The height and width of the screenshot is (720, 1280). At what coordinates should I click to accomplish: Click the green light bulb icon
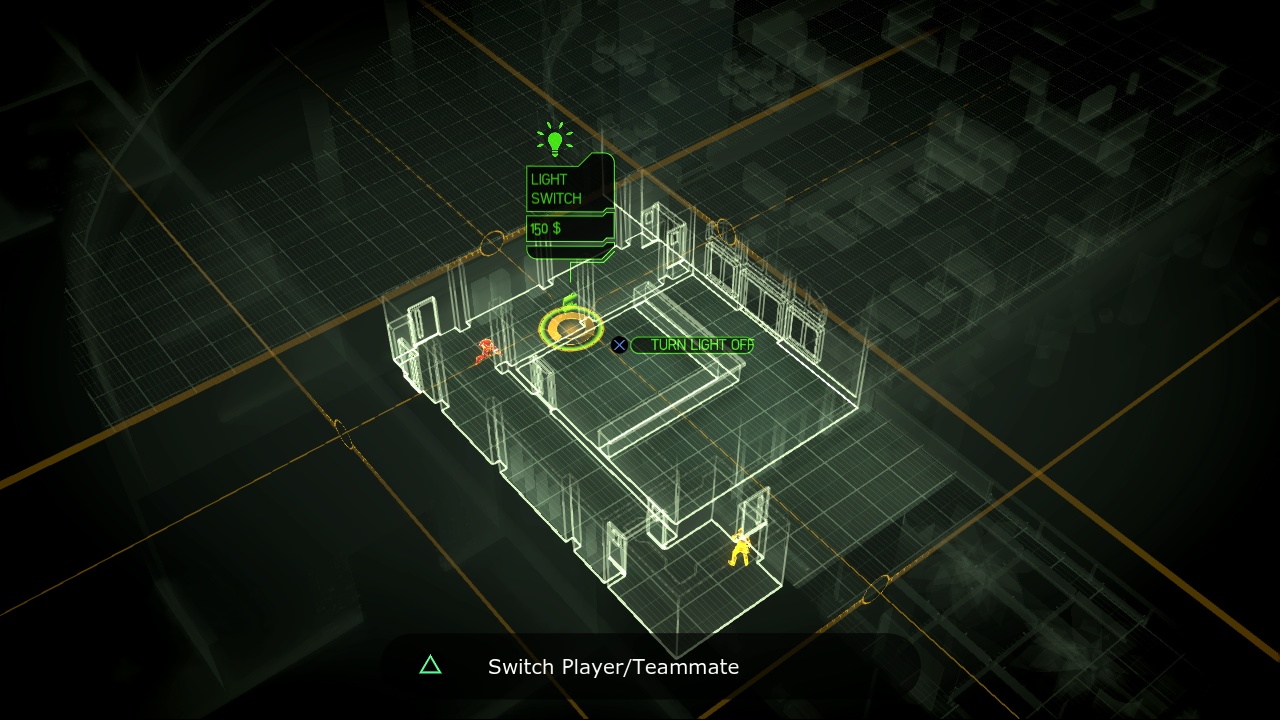coord(554,140)
